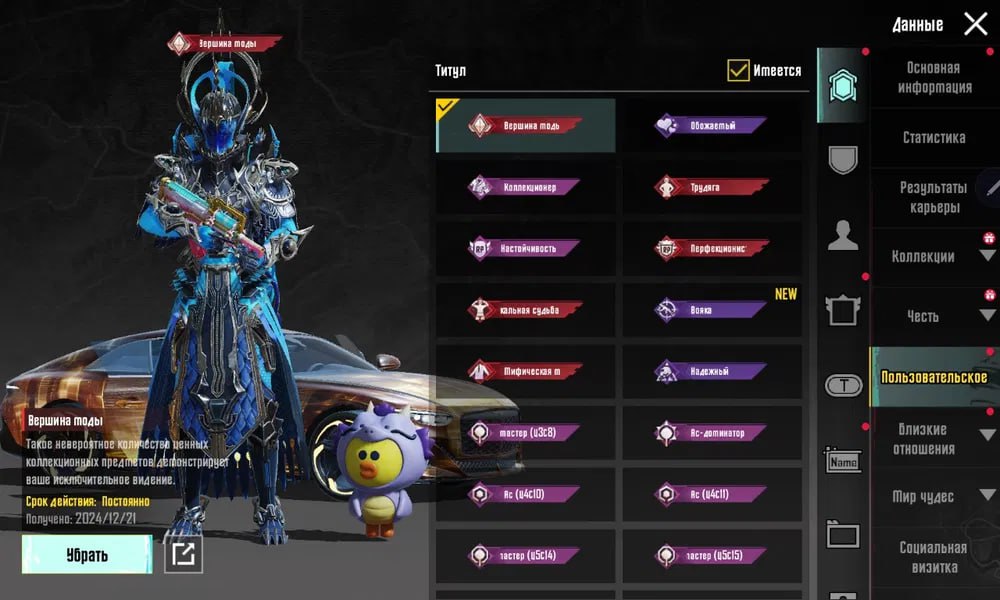Expand the Честь menu
Viewport: 1000px width, 600px height.
pyautogui.click(x=935, y=316)
